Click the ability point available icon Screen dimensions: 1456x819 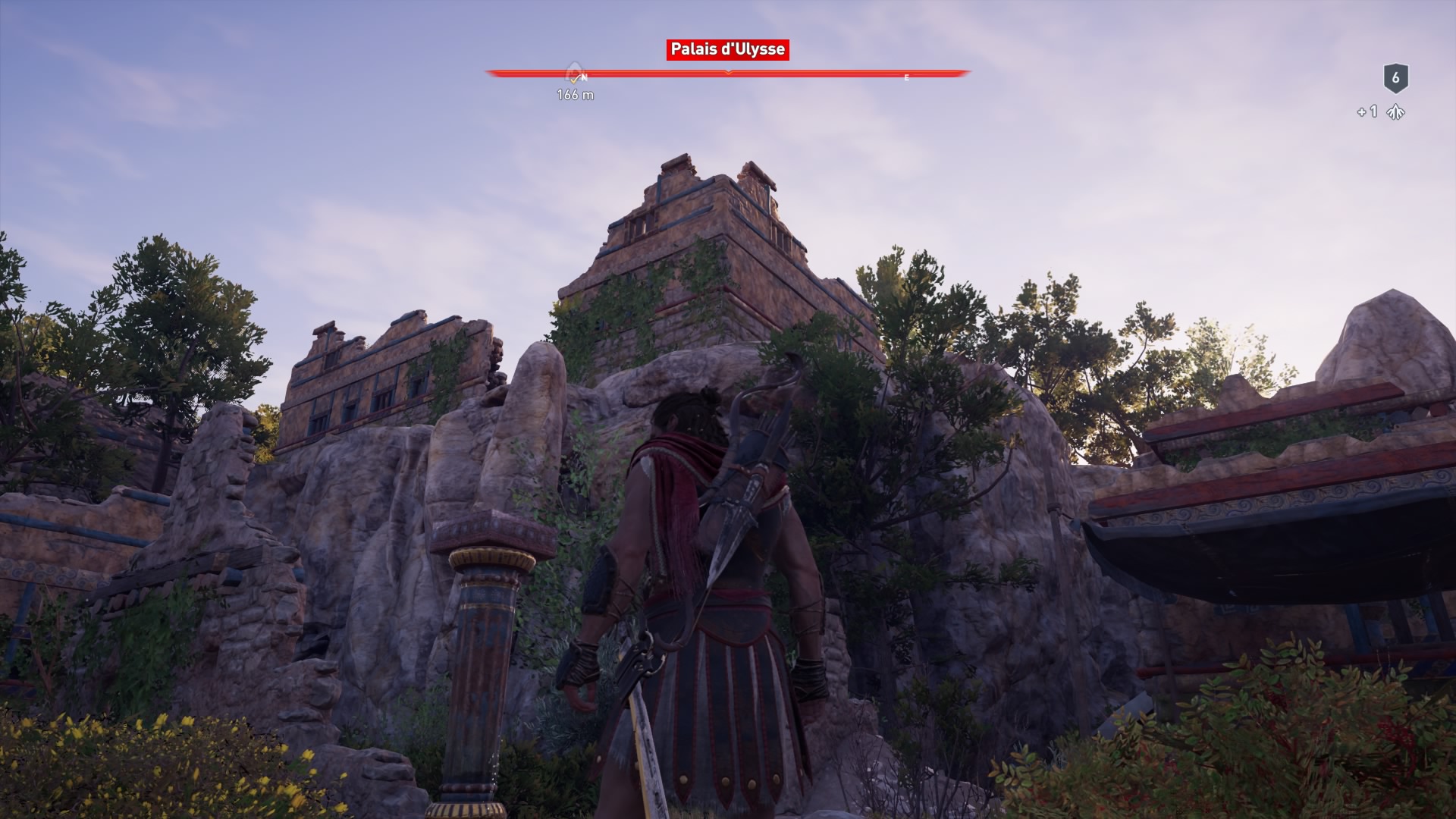click(1395, 112)
